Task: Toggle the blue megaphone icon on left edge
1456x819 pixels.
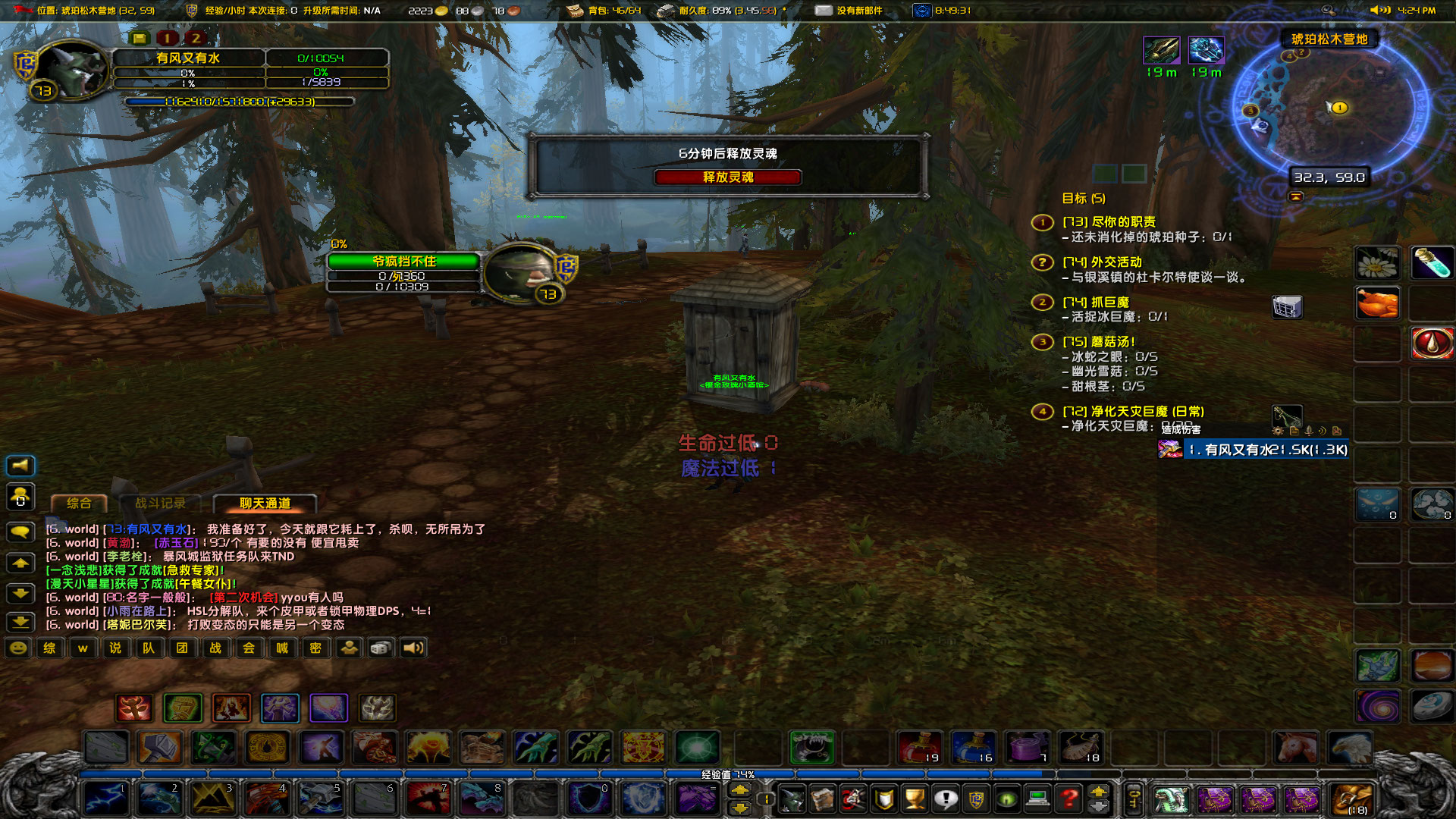Action: tap(20, 466)
